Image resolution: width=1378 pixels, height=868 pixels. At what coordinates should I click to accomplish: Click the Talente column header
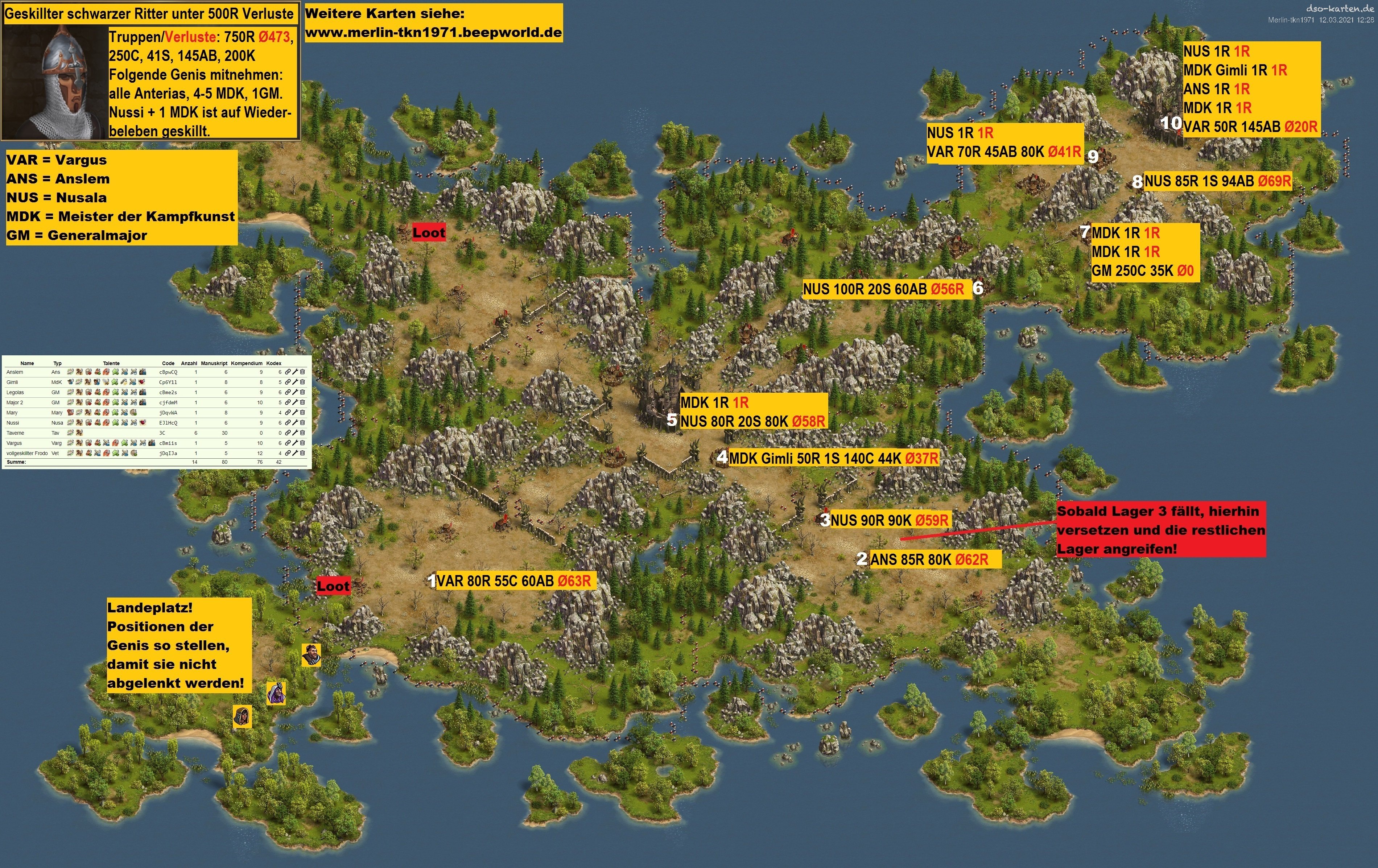pos(111,363)
